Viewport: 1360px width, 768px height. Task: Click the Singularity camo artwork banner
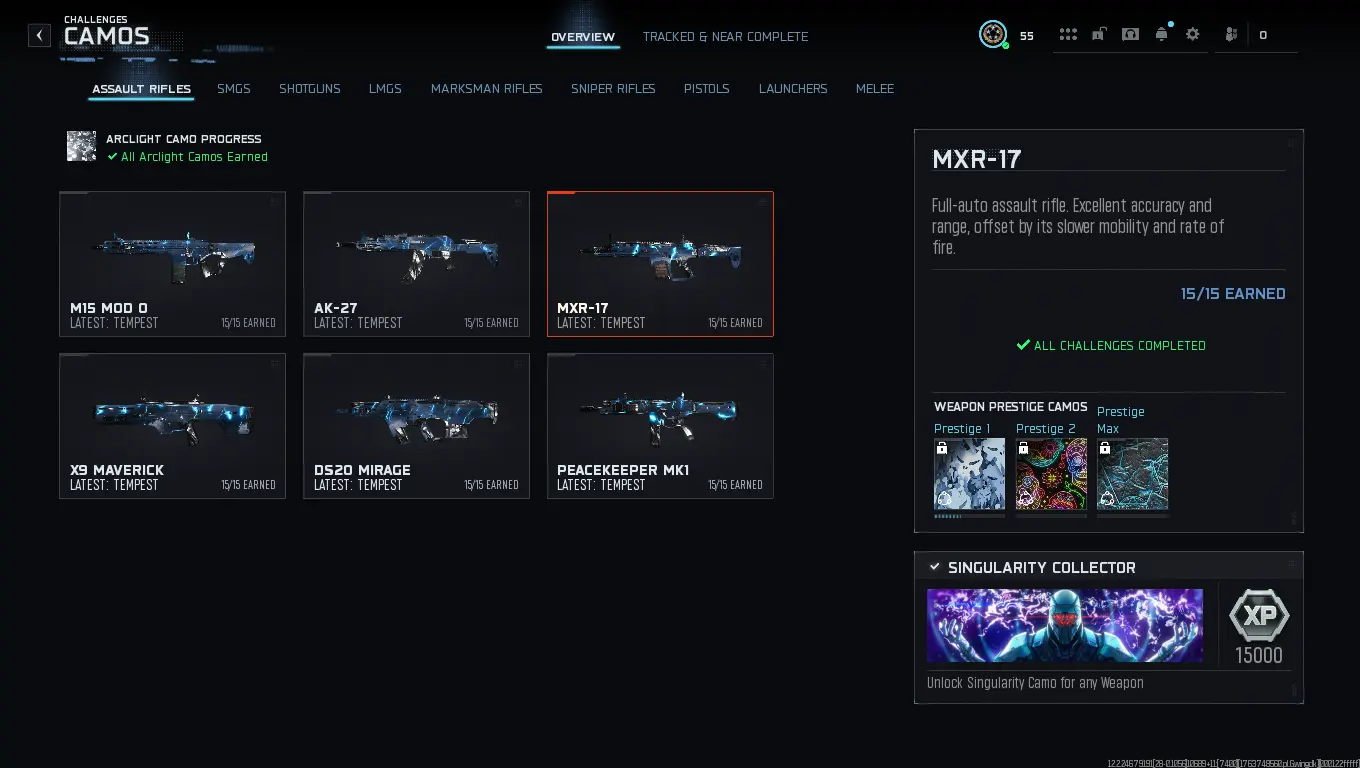1065,625
